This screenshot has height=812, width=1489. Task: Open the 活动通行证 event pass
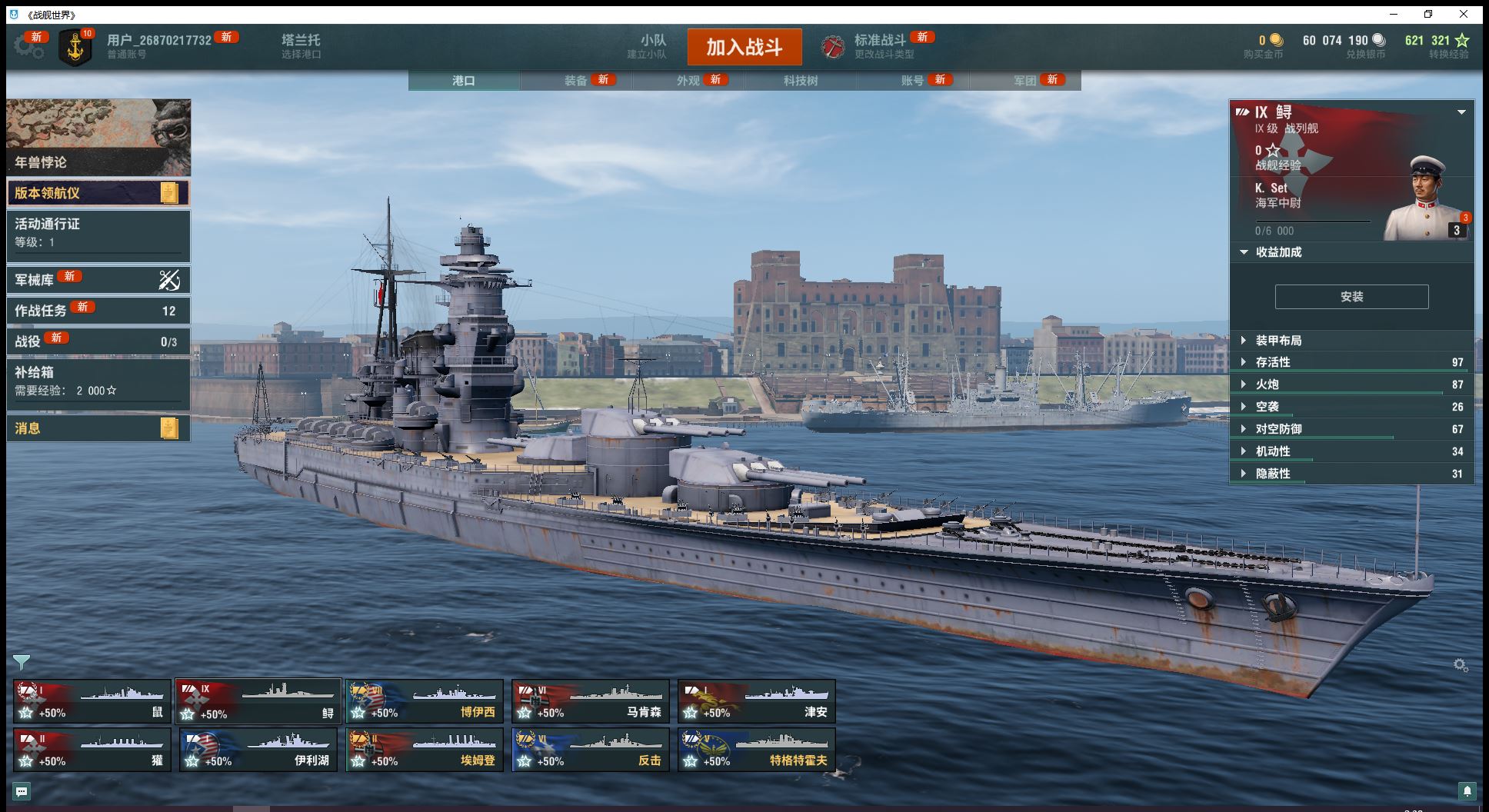[x=98, y=232]
